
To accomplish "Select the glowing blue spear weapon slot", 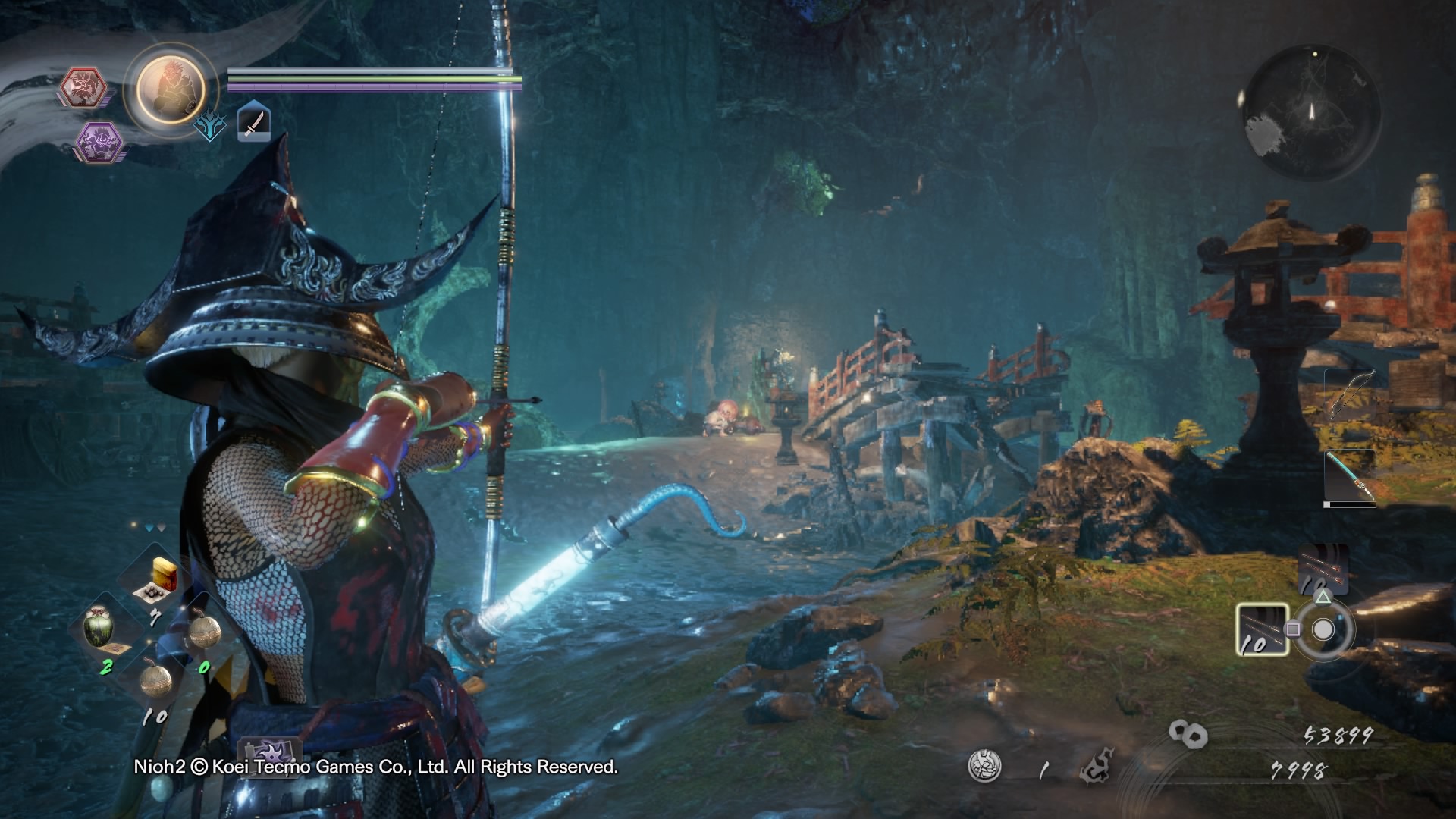I will click(1350, 477).
